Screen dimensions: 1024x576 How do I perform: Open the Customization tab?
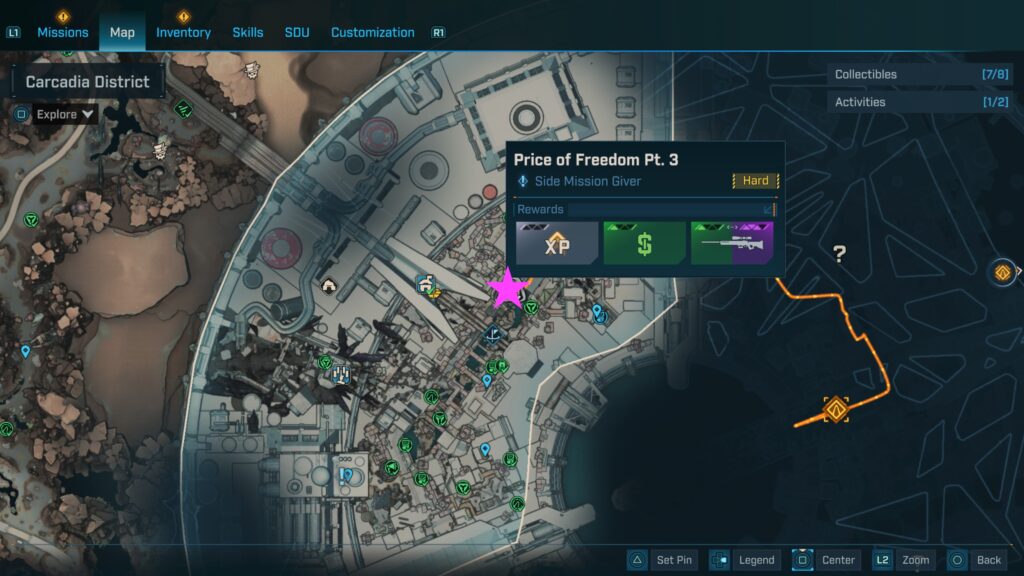372,32
